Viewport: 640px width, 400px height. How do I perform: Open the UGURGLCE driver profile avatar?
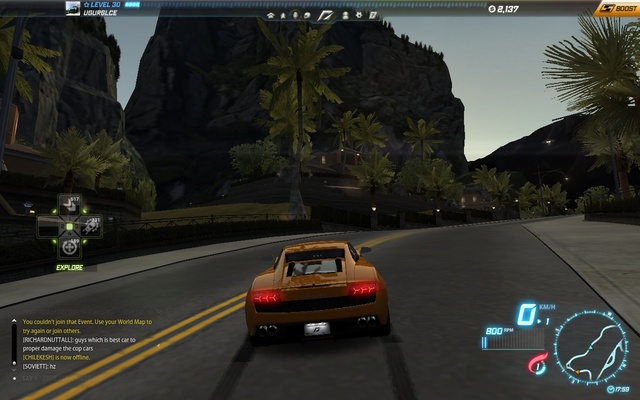(x=73, y=8)
